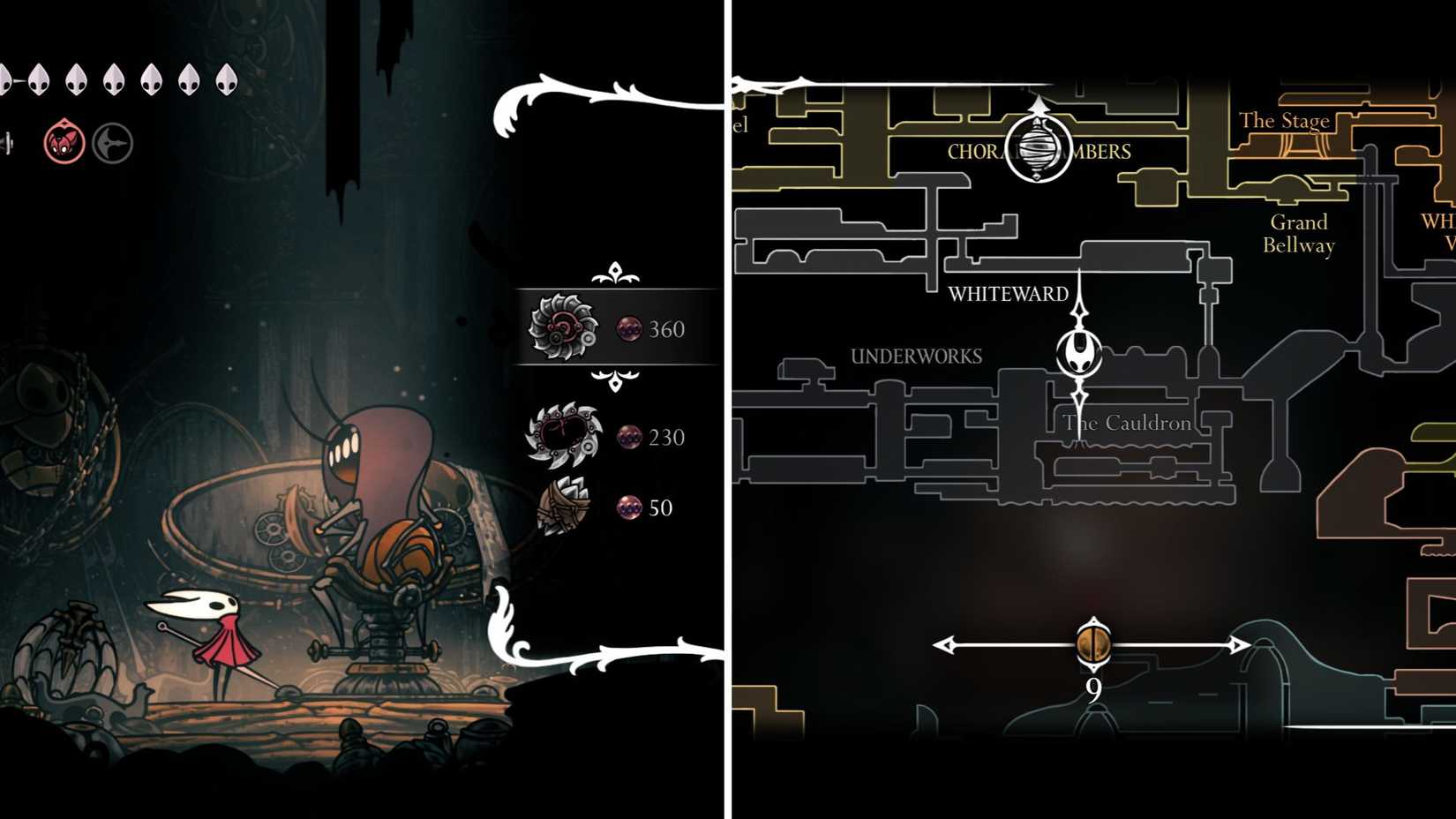The image size is (1456, 819).
Task: Click the map zoom slider knob
Action: (1094, 644)
